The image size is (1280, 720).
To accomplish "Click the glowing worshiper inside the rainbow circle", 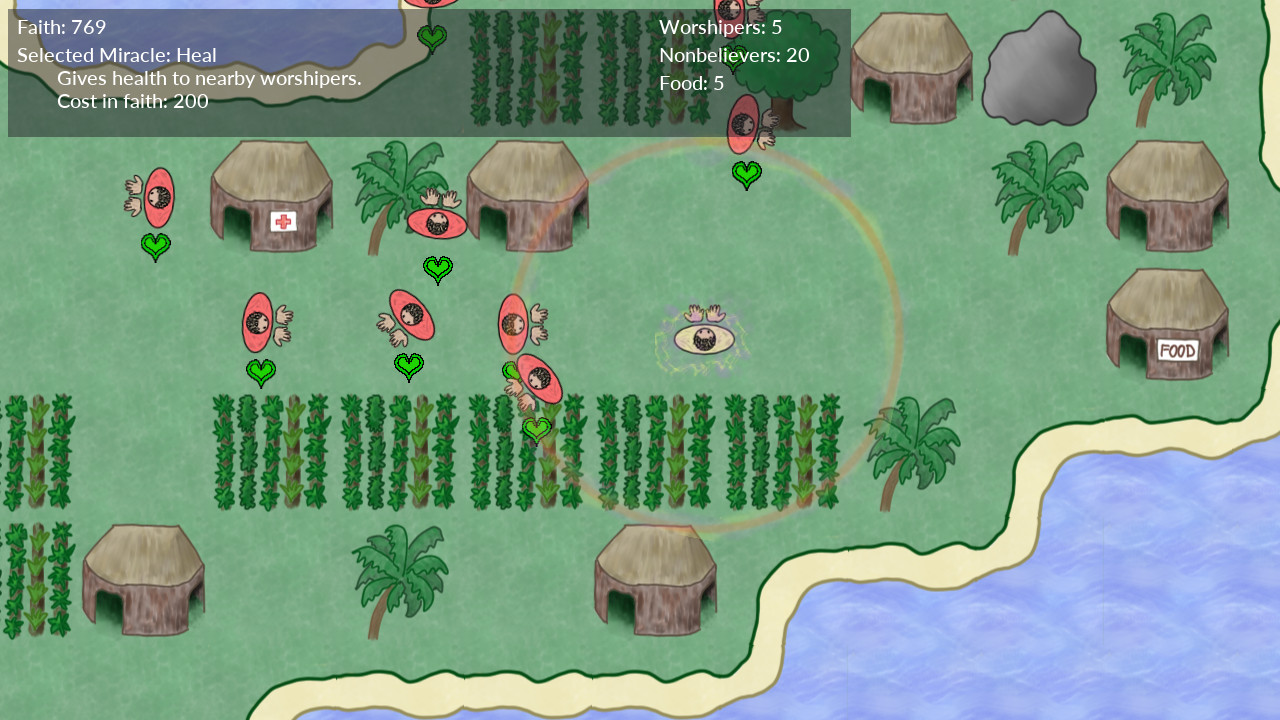I will 703,340.
